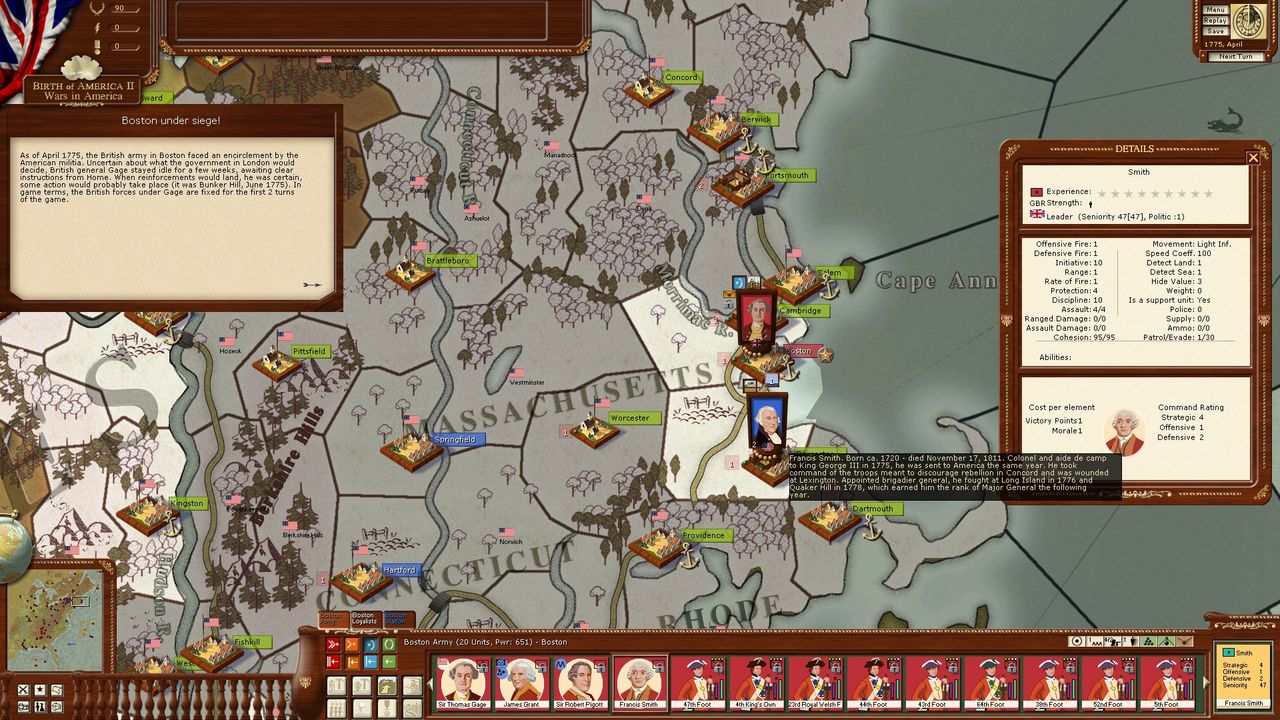Viewport: 1280px width, 720px height.
Task: Select the 47th Foot regiment
Action: [x=698, y=680]
